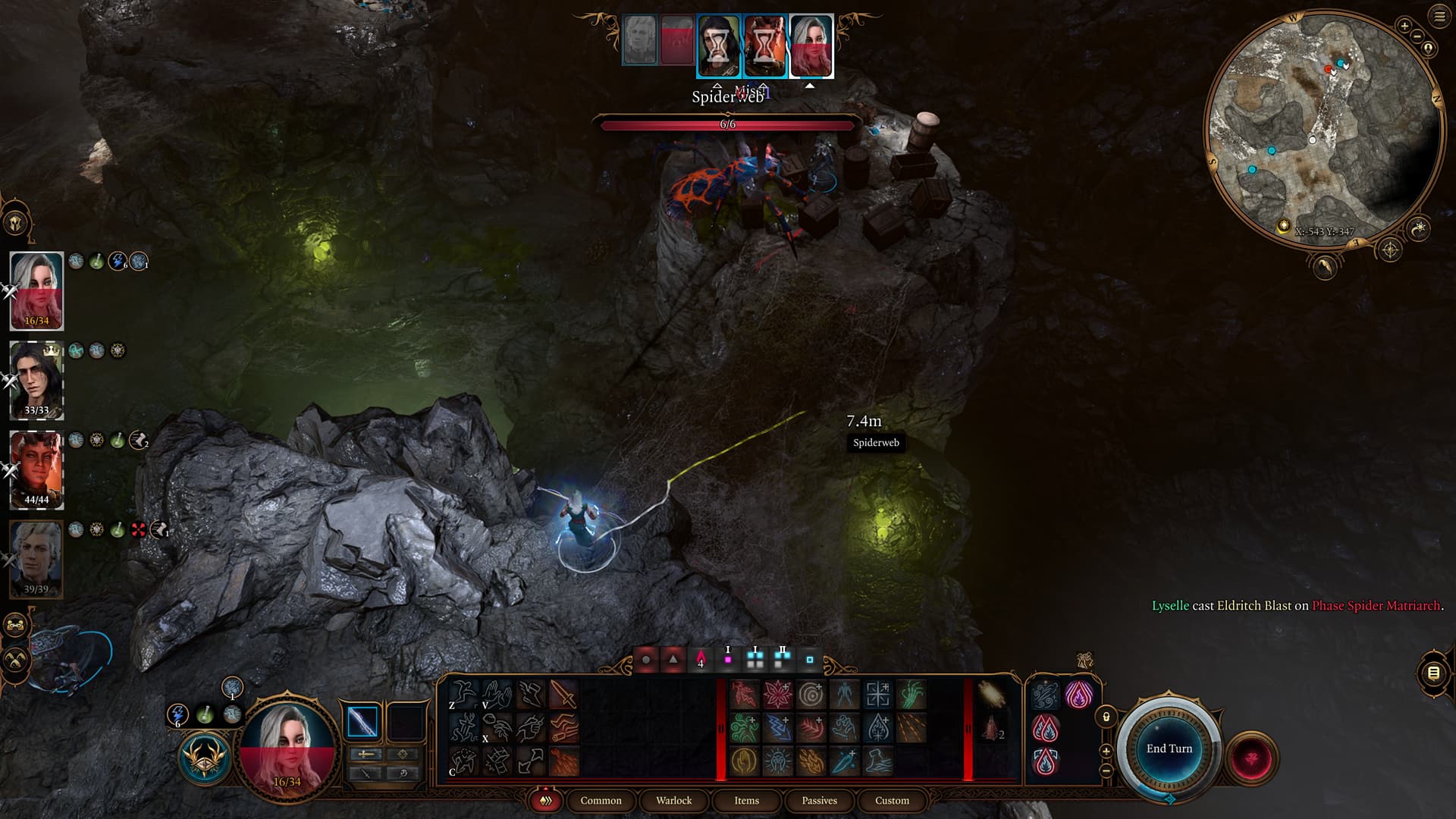Image resolution: width=1456 pixels, height=819 pixels.
Task: Toggle the hotbar lock button
Action: 1106,717
